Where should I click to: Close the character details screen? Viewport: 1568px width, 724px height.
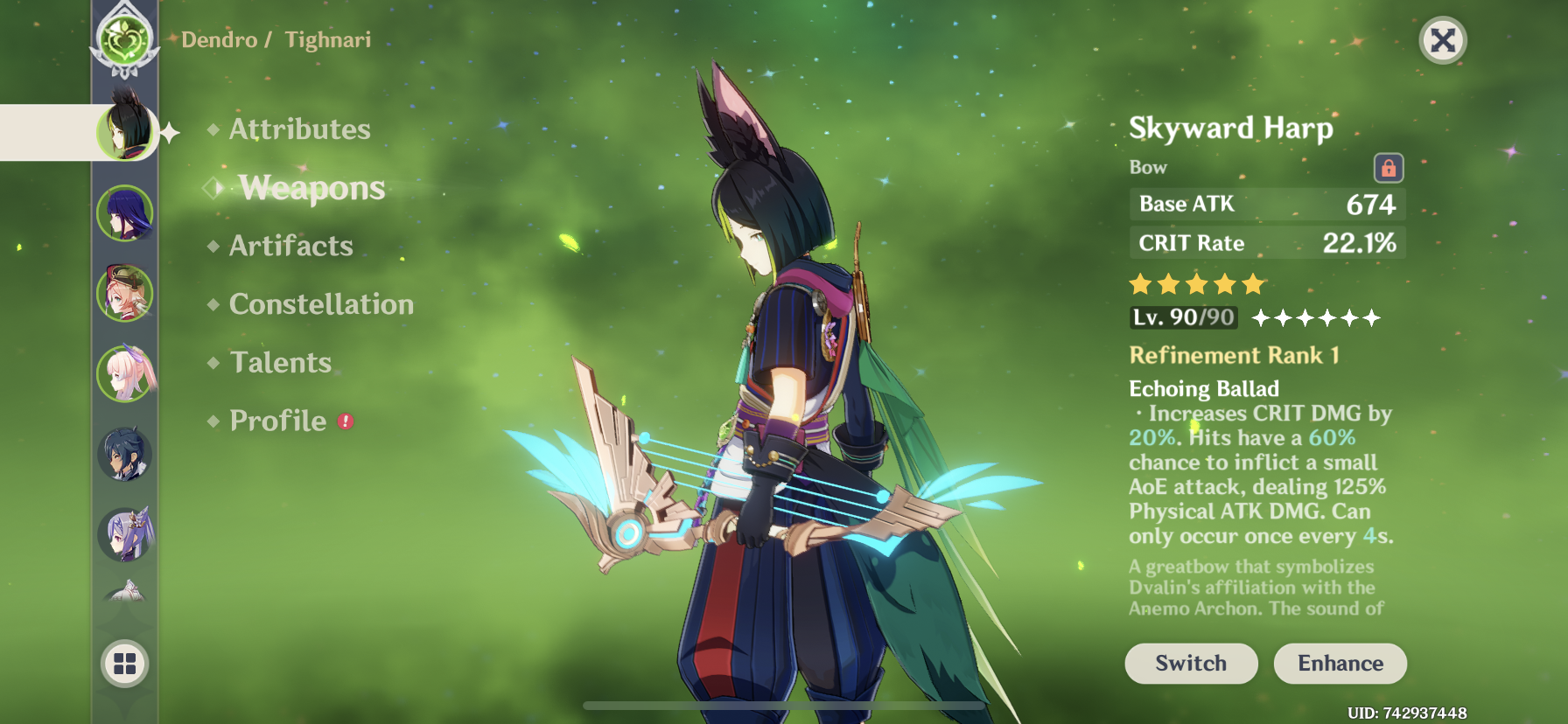1444,39
